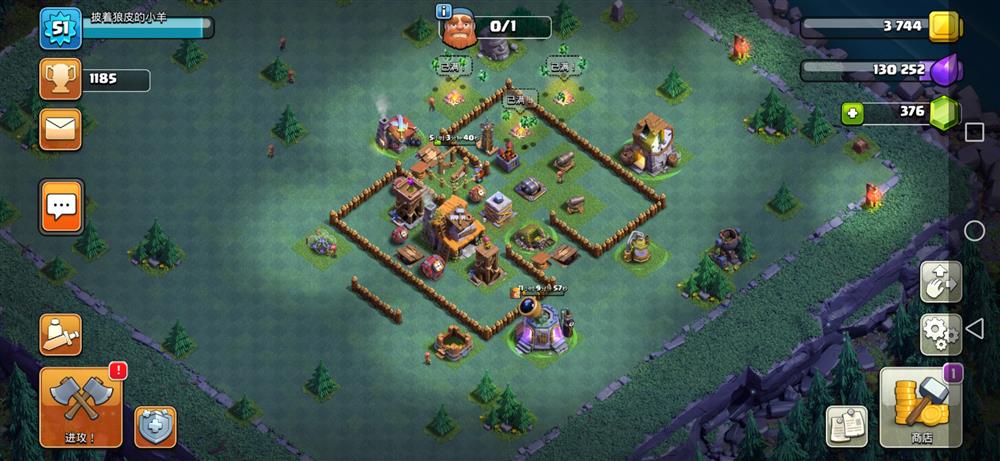Open the Shop with the gold hammer

(920, 407)
